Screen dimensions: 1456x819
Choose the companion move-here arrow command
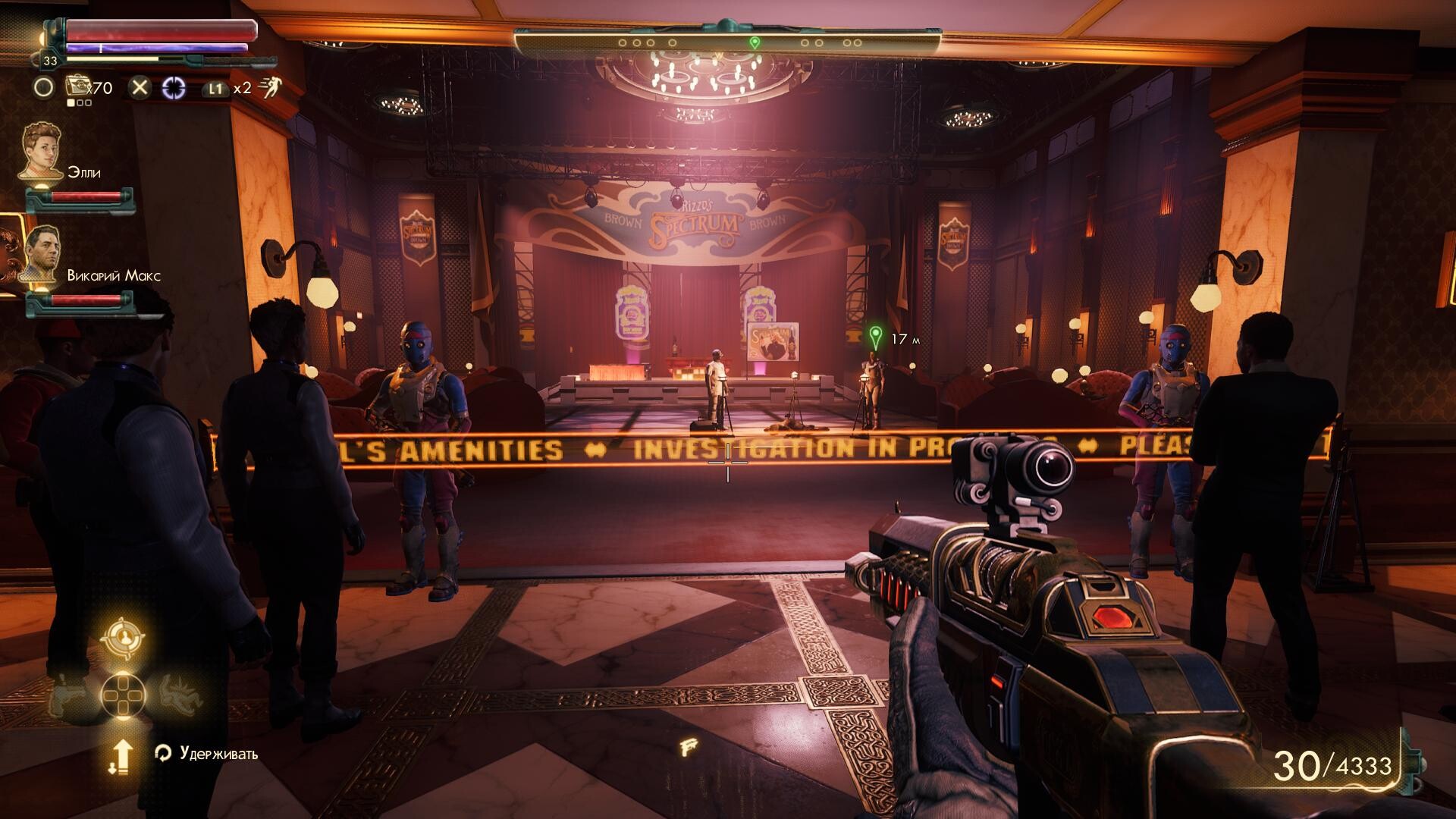point(121,757)
